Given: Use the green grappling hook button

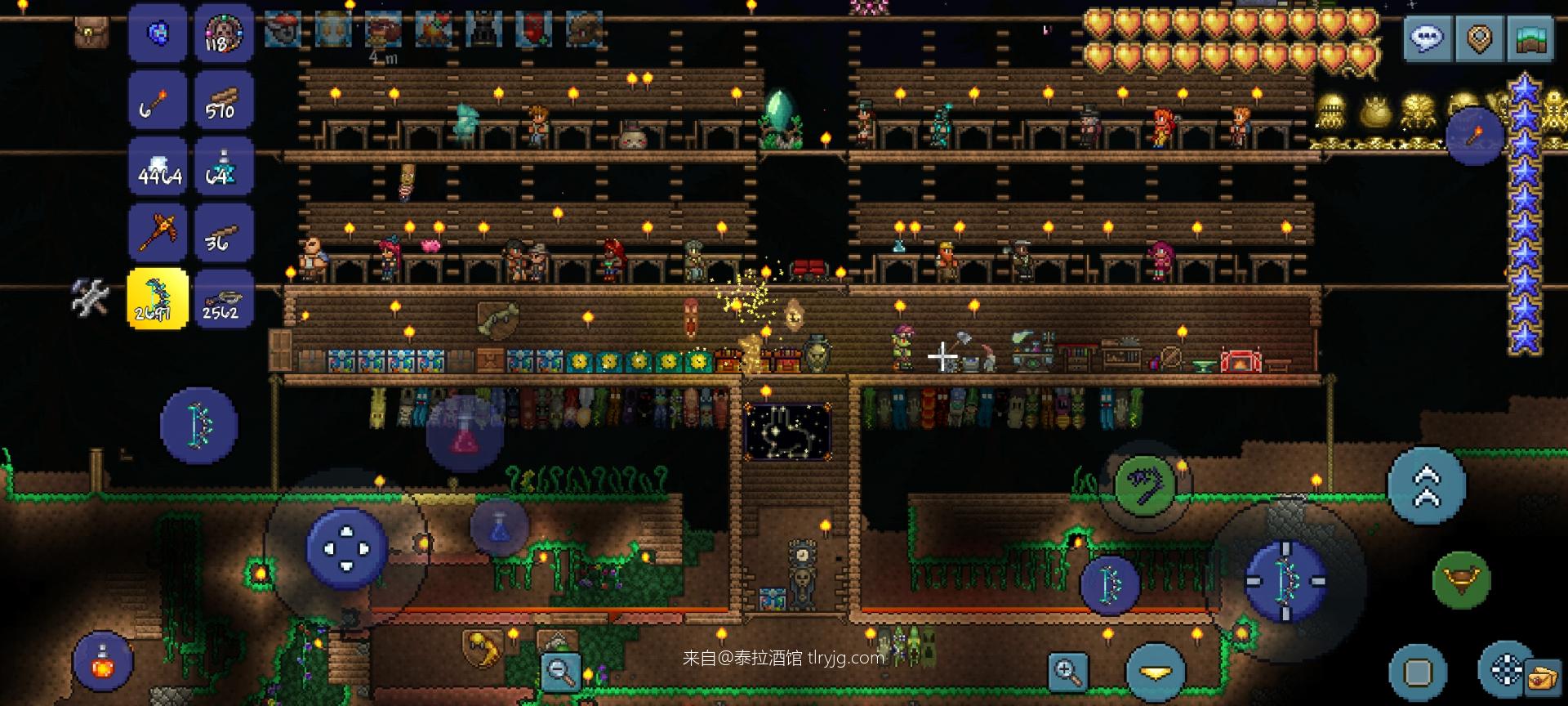Looking at the screenshot, I should (x=1144, y=486).
